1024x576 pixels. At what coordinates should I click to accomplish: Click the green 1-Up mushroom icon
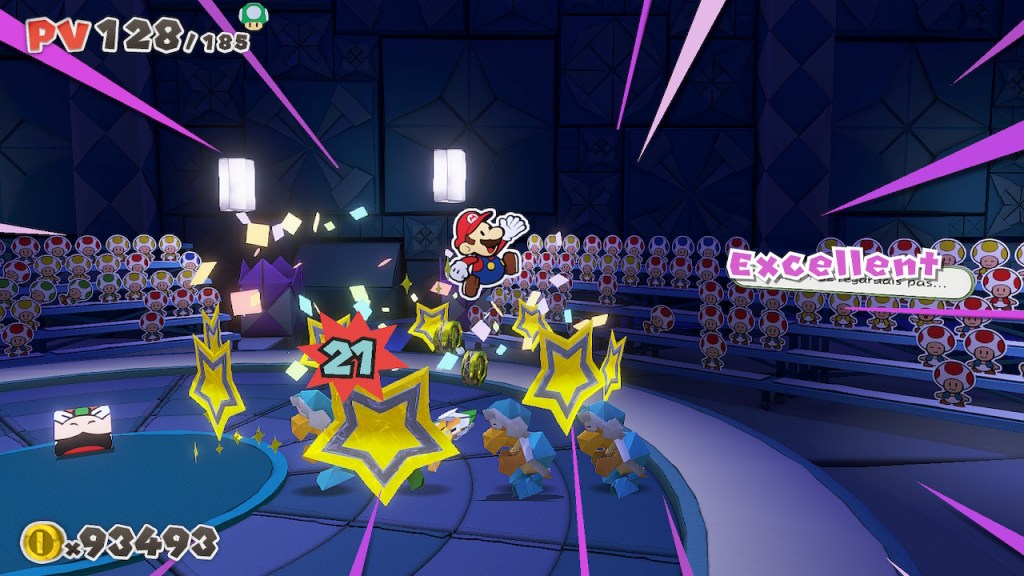252,15
